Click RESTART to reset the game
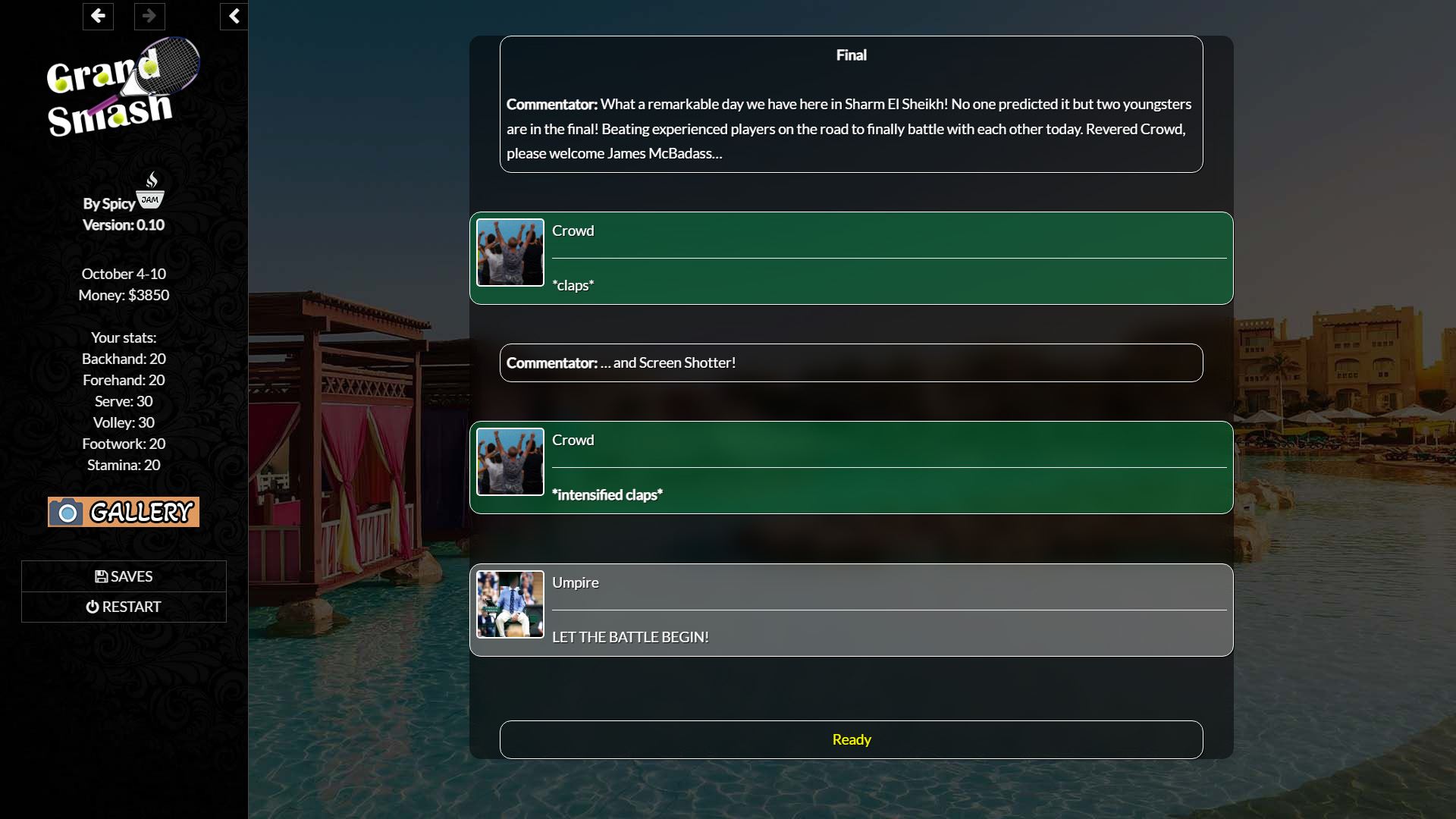The width and height of the screenshot is (1456, 819). click(124, 607)
